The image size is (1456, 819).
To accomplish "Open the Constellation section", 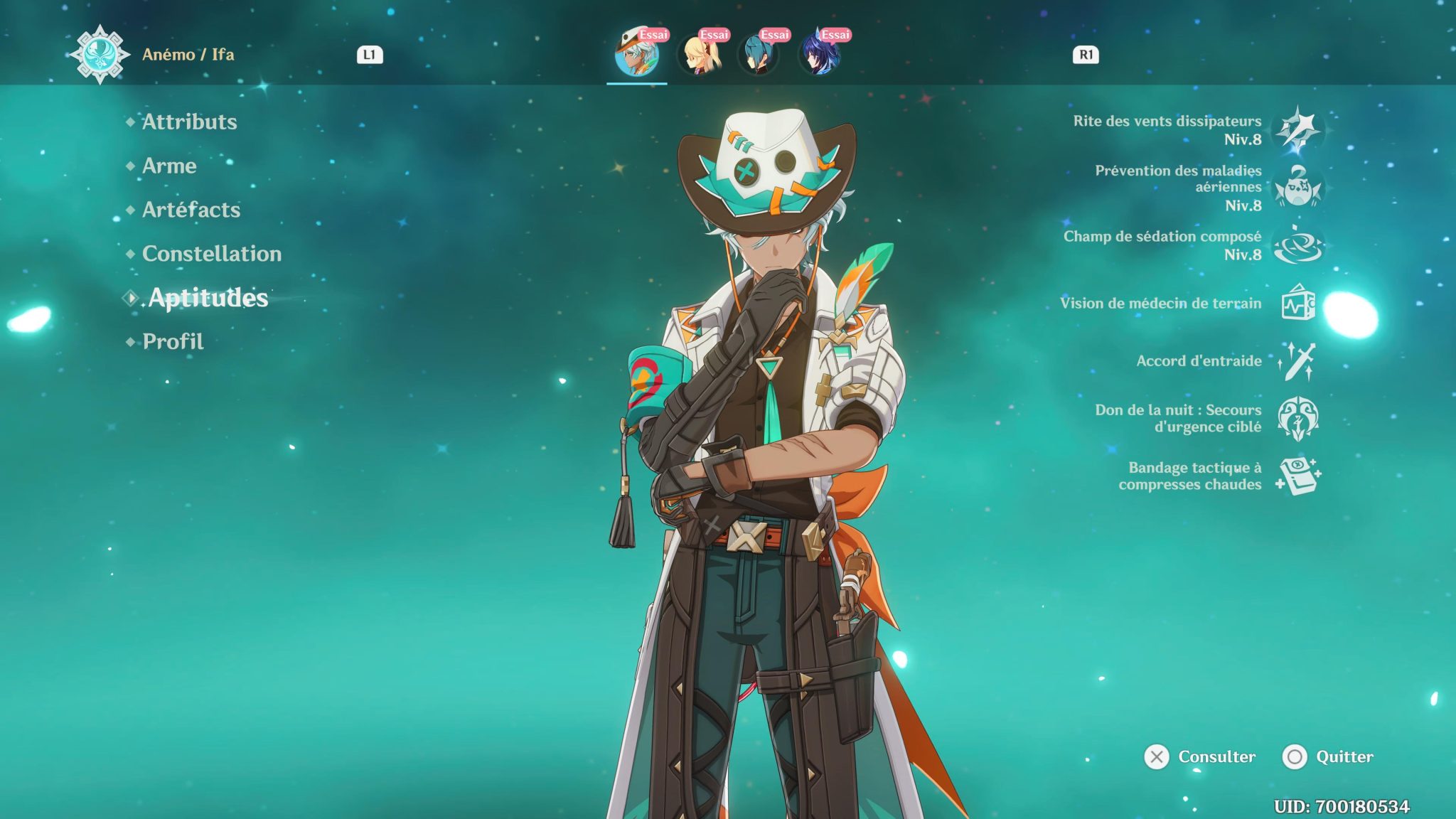I will (x=210, y=254).
